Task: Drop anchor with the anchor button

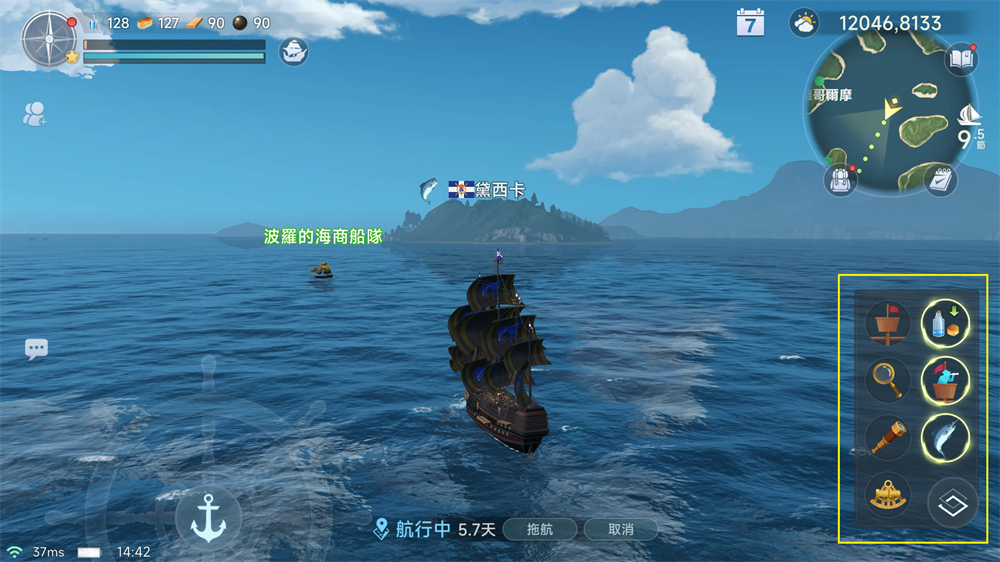Action: pos(208,517)
